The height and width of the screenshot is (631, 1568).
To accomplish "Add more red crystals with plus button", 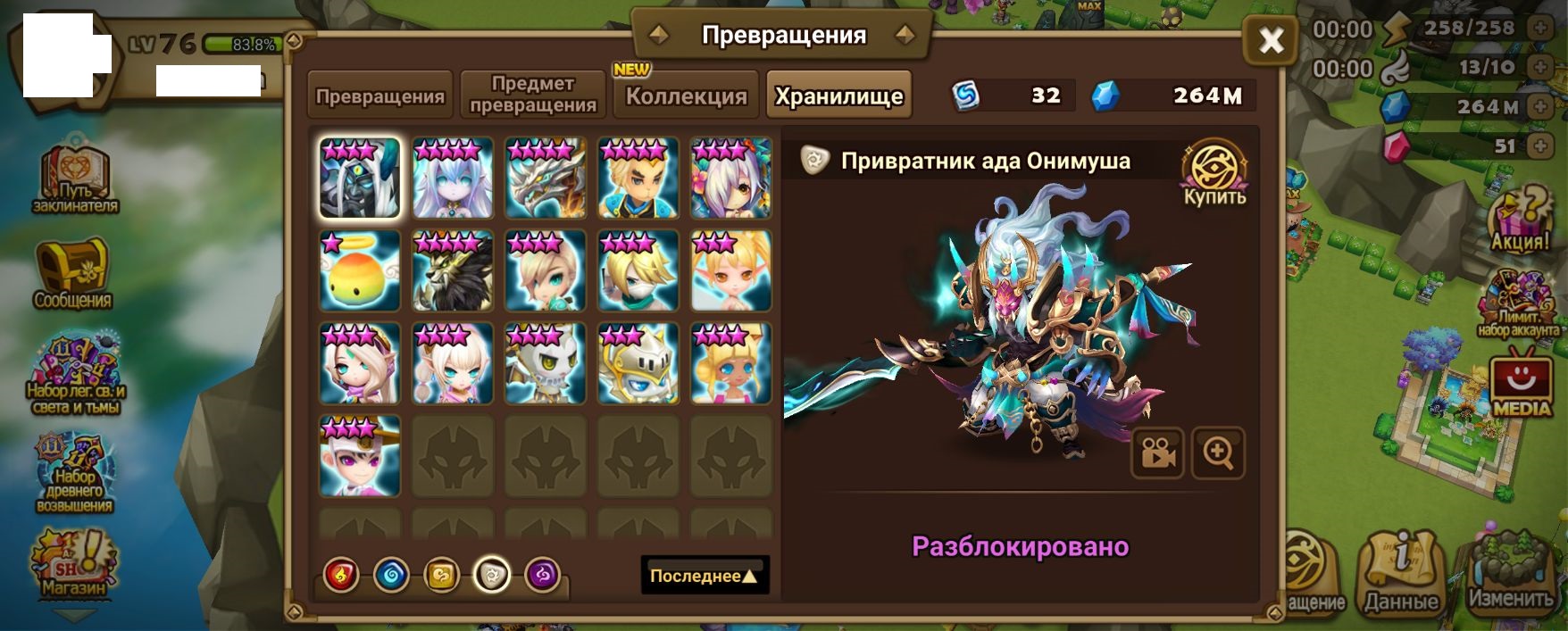I will click(1539, 145).
